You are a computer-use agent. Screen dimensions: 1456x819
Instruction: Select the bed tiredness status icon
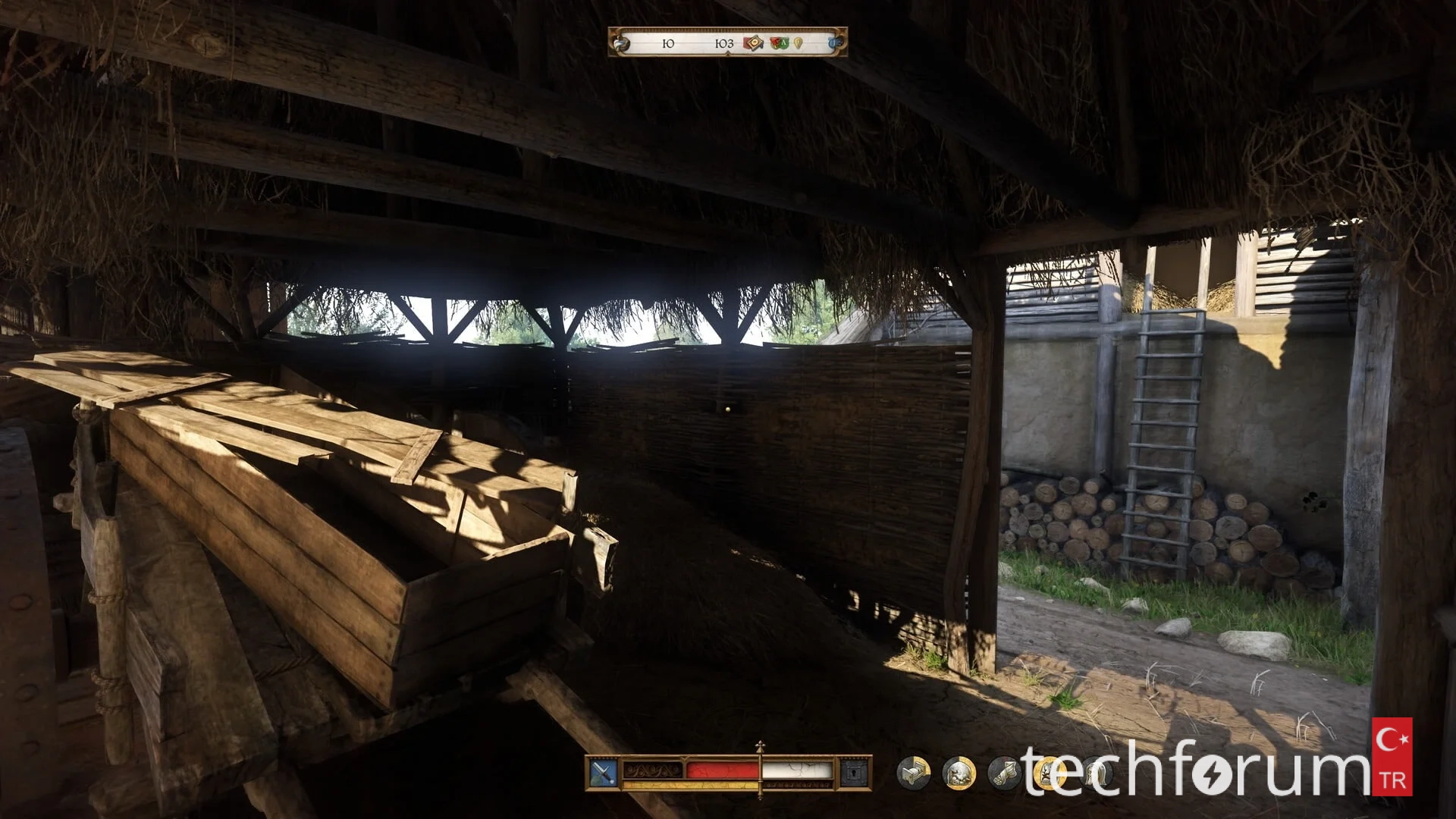[913, 773]
